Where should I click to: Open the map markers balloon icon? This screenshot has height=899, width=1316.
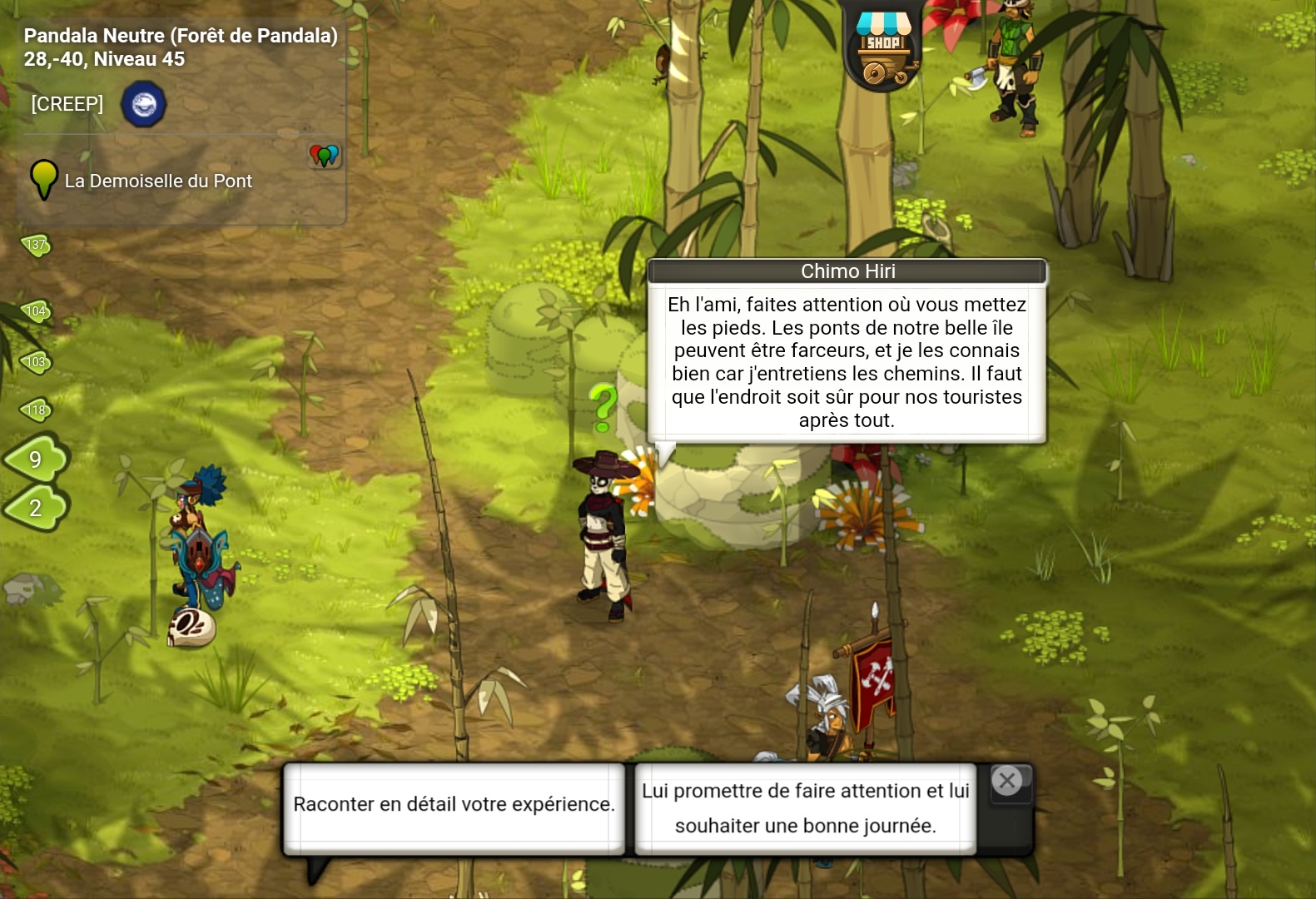325,155
